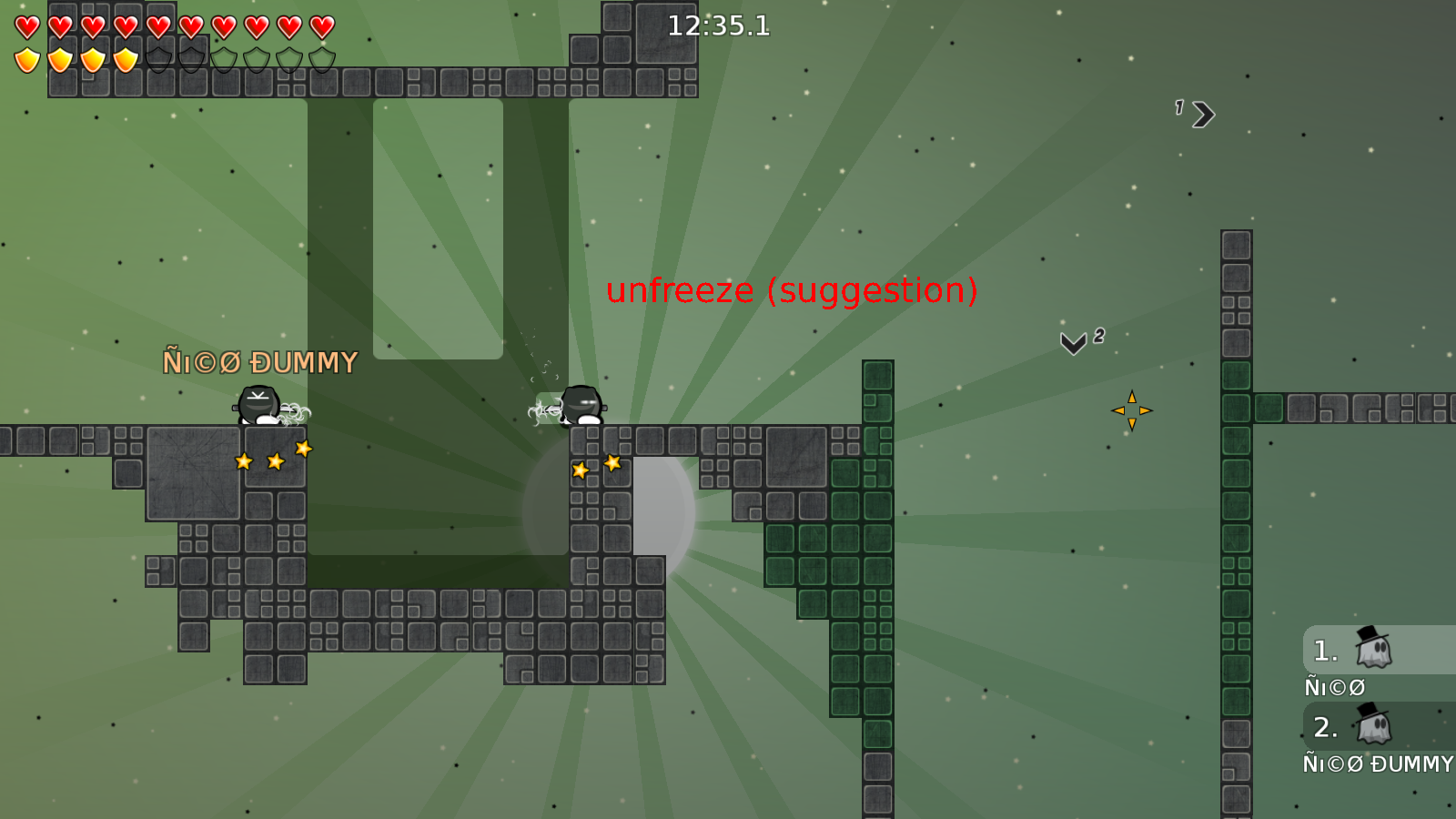Click the orange crosshair reticle marker
Viewport: 1456px width, 819px height.
pos(1133,409)
